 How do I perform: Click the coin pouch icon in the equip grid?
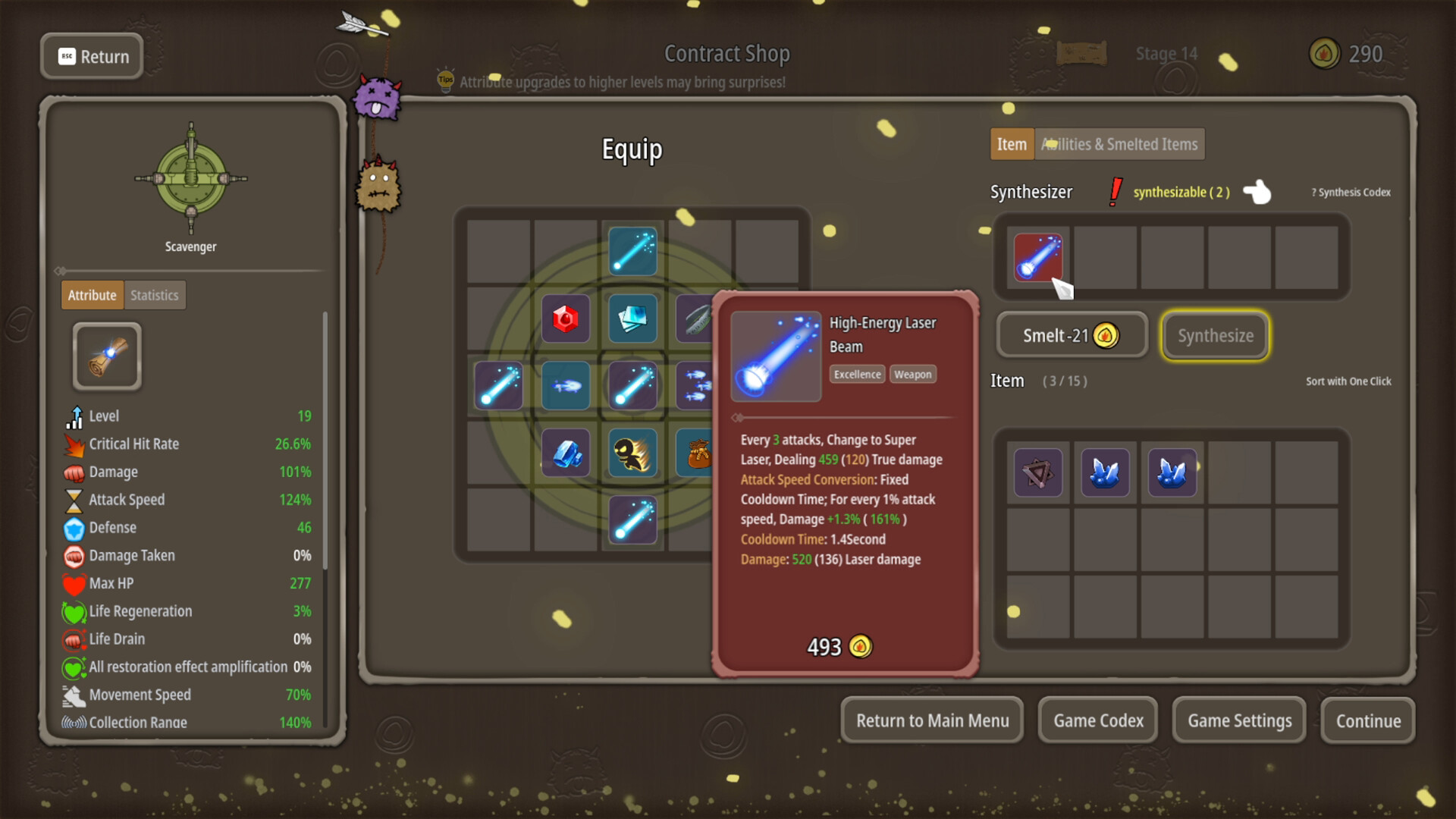pos(699,453)
